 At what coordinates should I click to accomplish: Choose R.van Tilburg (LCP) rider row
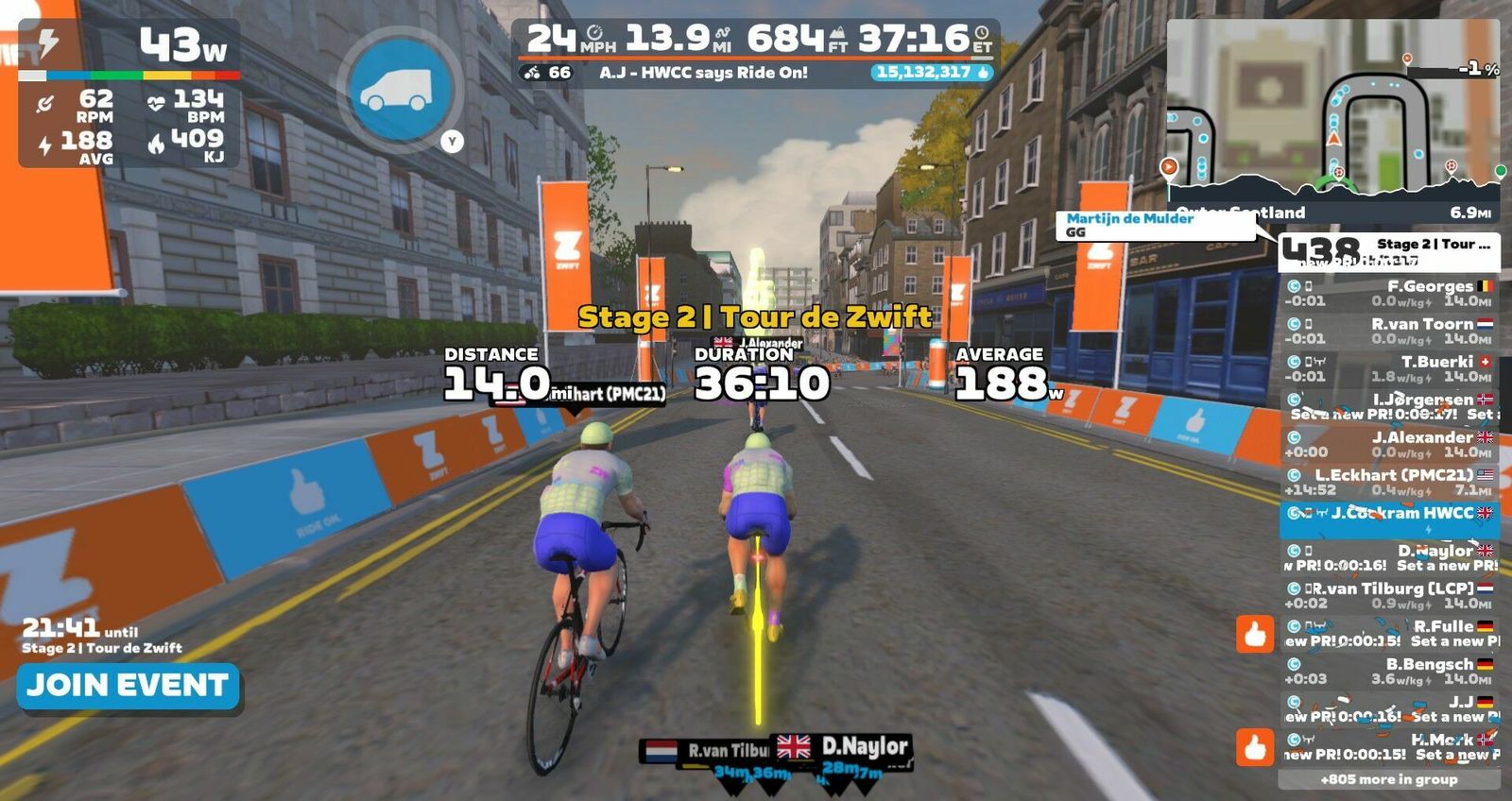point(1389,595)
